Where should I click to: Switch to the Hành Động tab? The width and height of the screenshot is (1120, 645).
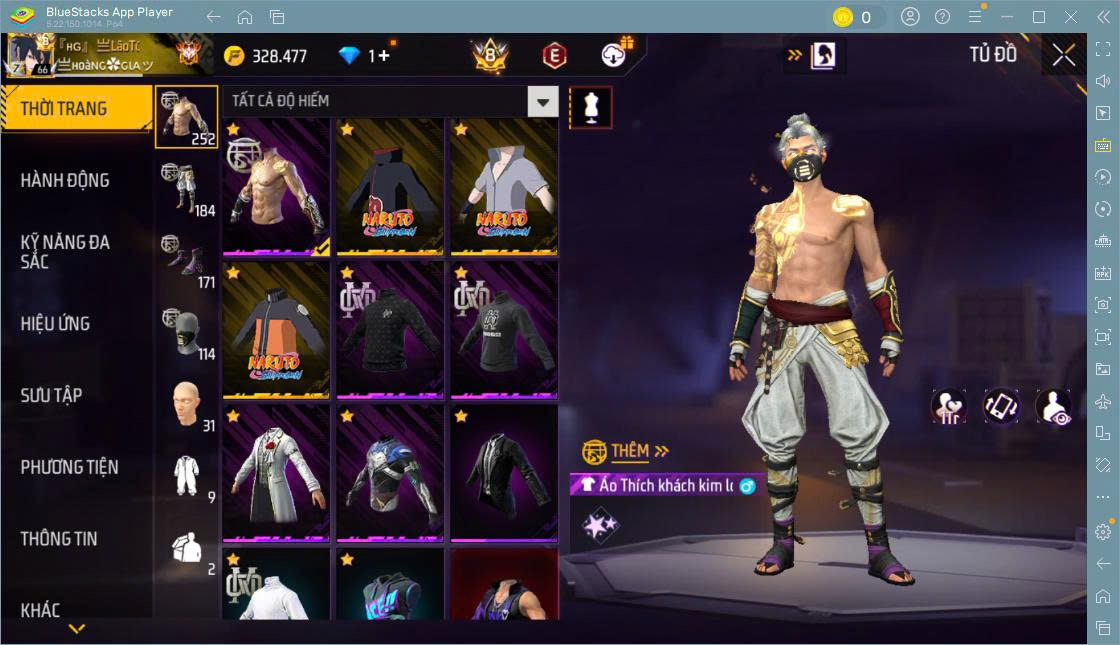[x=66, y=181]
